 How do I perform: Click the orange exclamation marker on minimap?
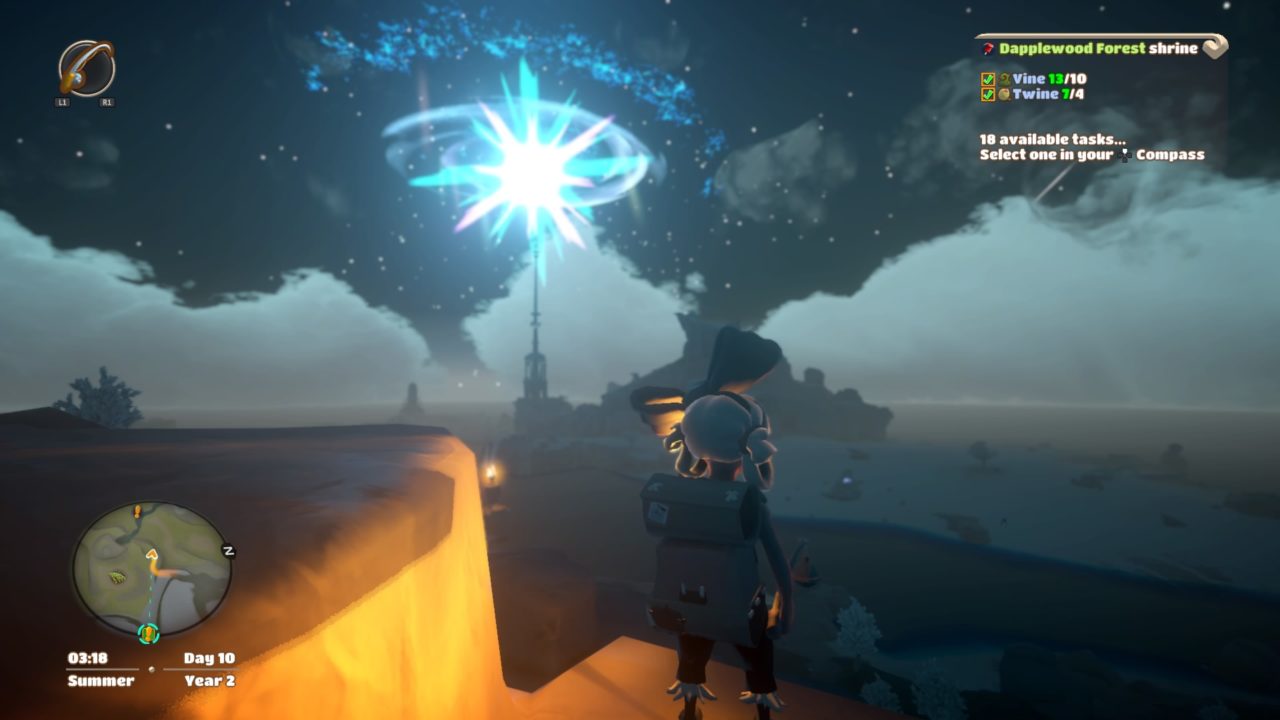[137, 511]
